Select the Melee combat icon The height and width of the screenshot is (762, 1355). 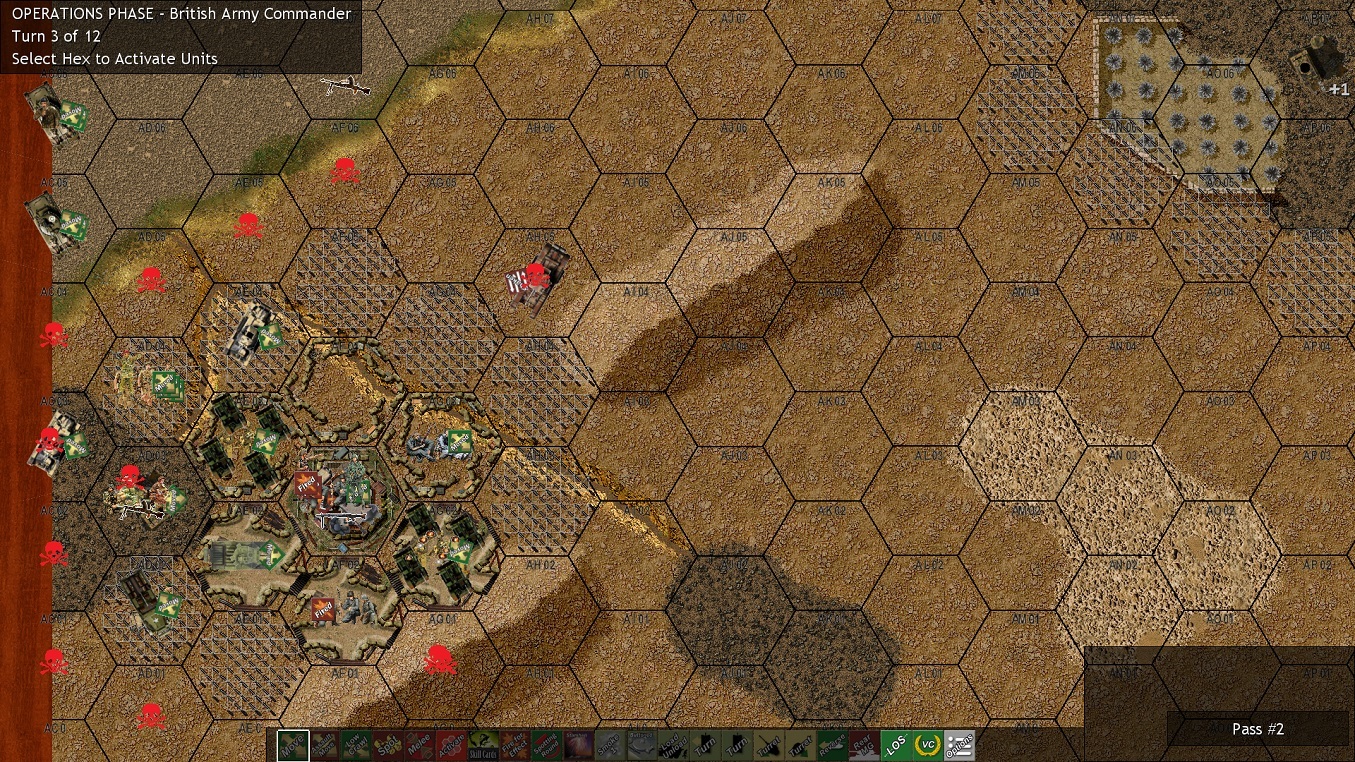coord(419,746)
